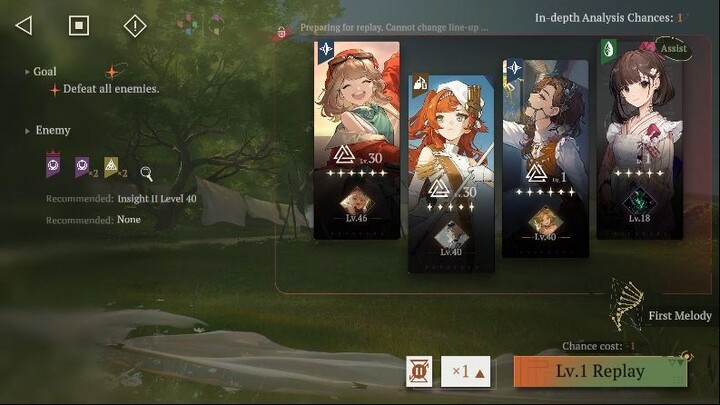Click the yellow triangle enemy badge
The width and height of the screenshot is (720, 405).
(x=112, y=166)
